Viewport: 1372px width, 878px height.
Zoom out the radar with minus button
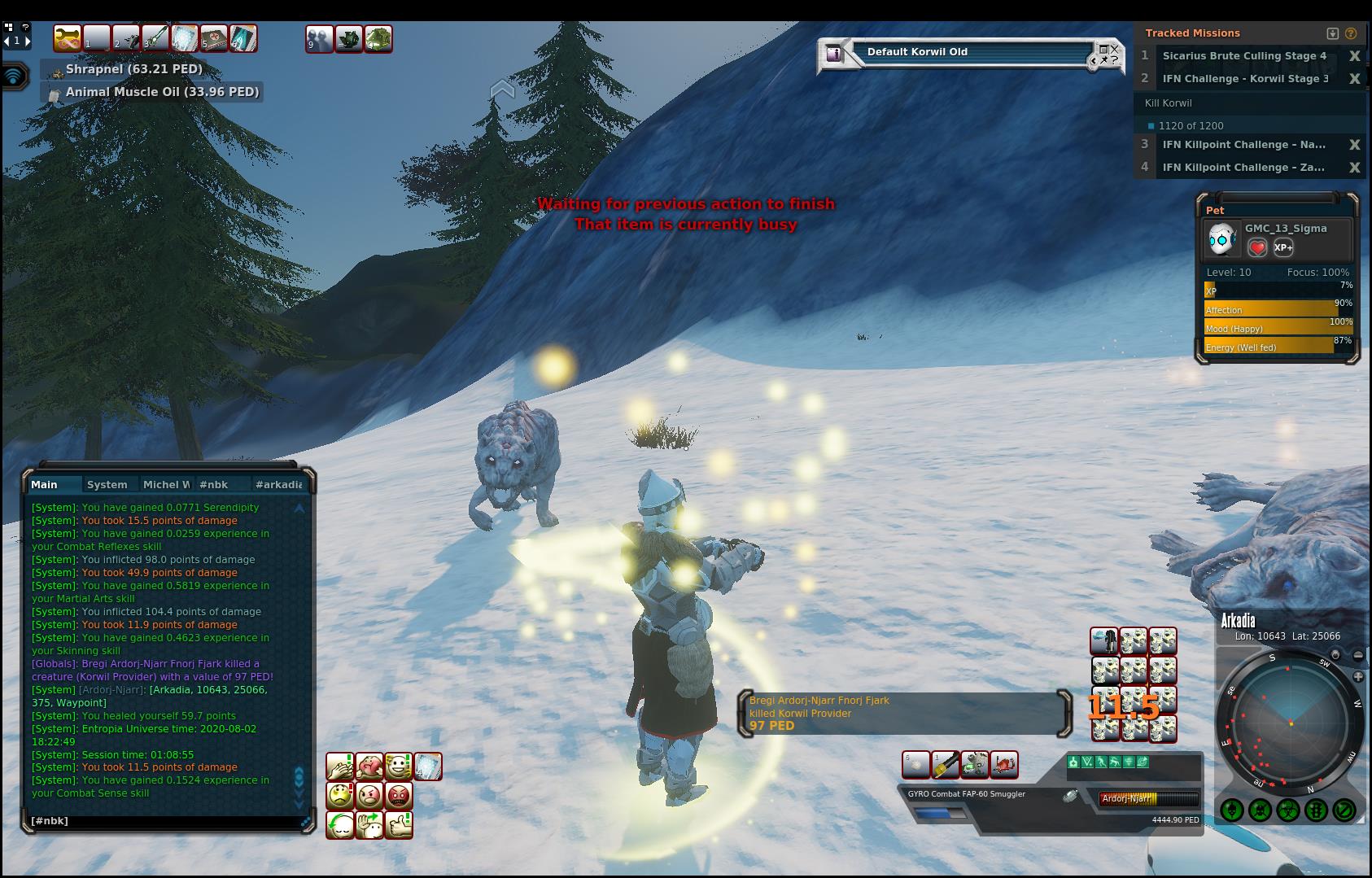1358,655
